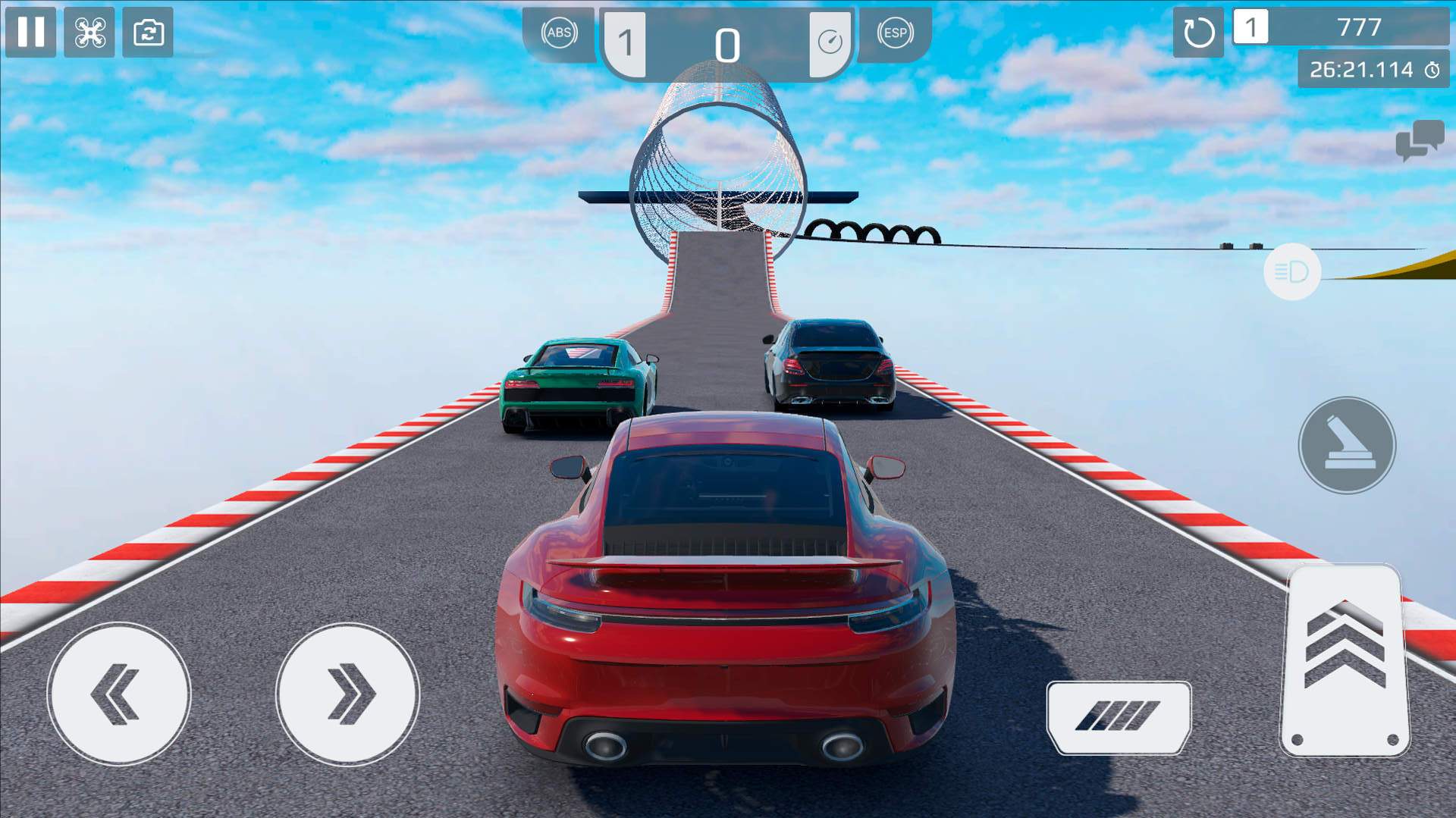Switch the camera angle

tap(148, 32)
